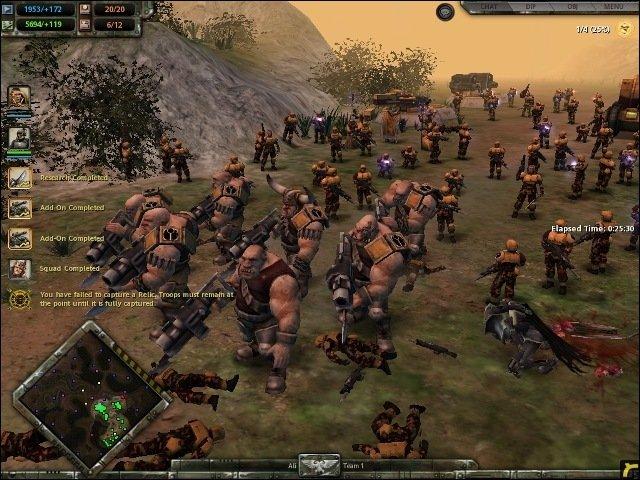Click the Squad Completed notification icon
The width and height of the screenshot is (640, 480).
pos(19,268)
